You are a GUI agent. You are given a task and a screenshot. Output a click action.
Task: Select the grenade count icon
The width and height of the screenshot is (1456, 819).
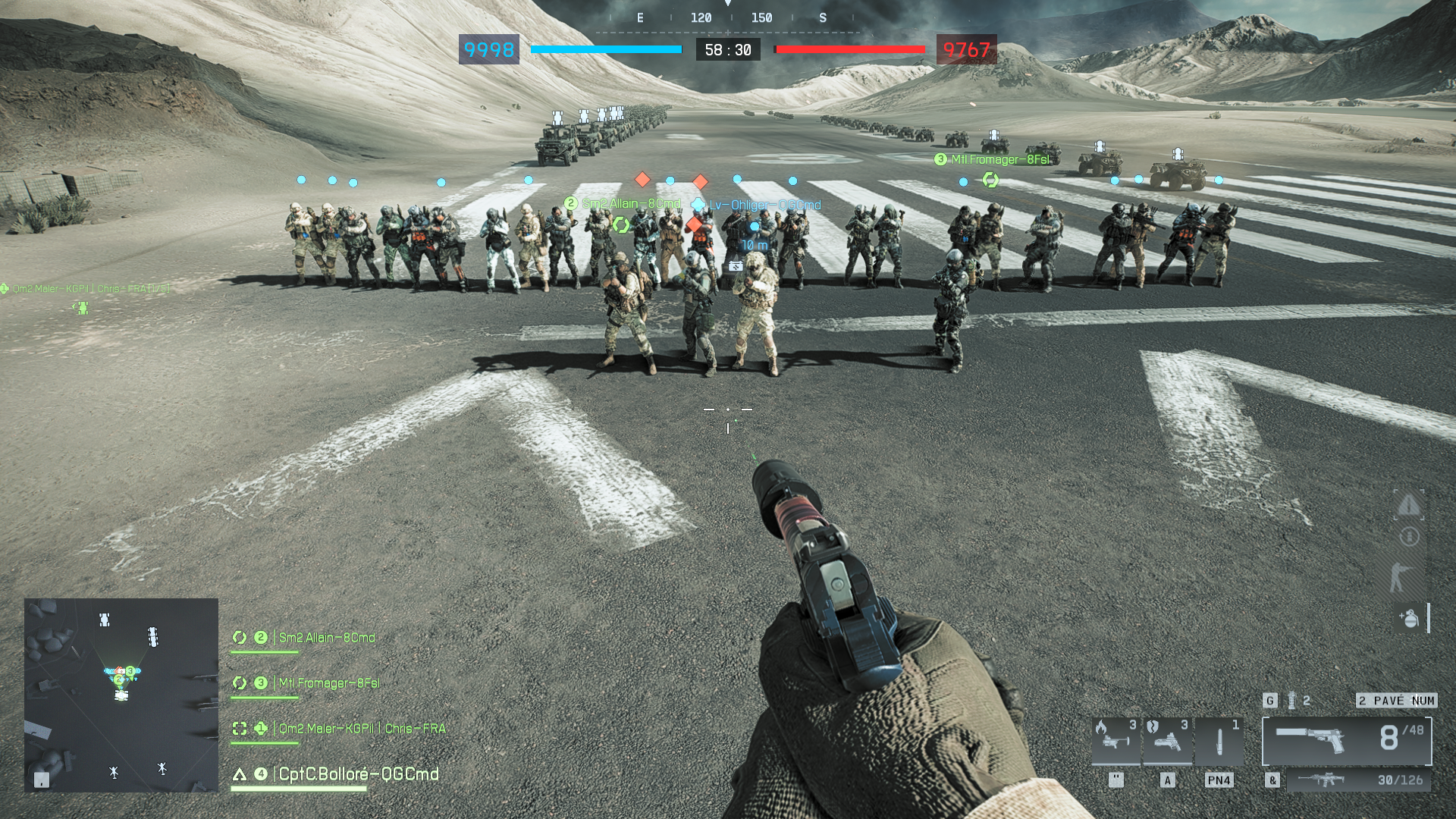[1292, 701]
